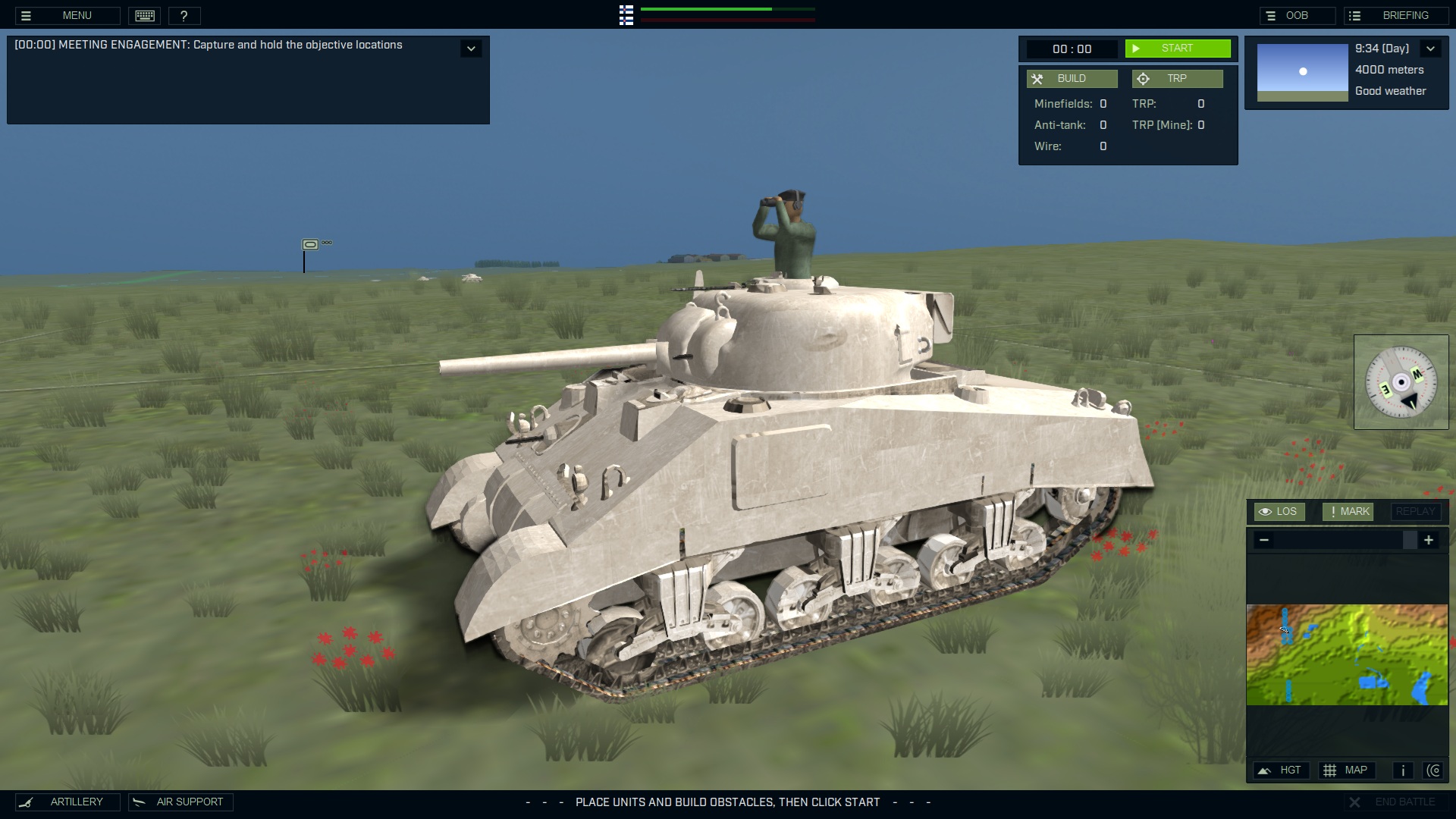Enable the MARK mode on the minimap
The image size is (1456, 819).
pyautogui.click(x=1348, y=511)
